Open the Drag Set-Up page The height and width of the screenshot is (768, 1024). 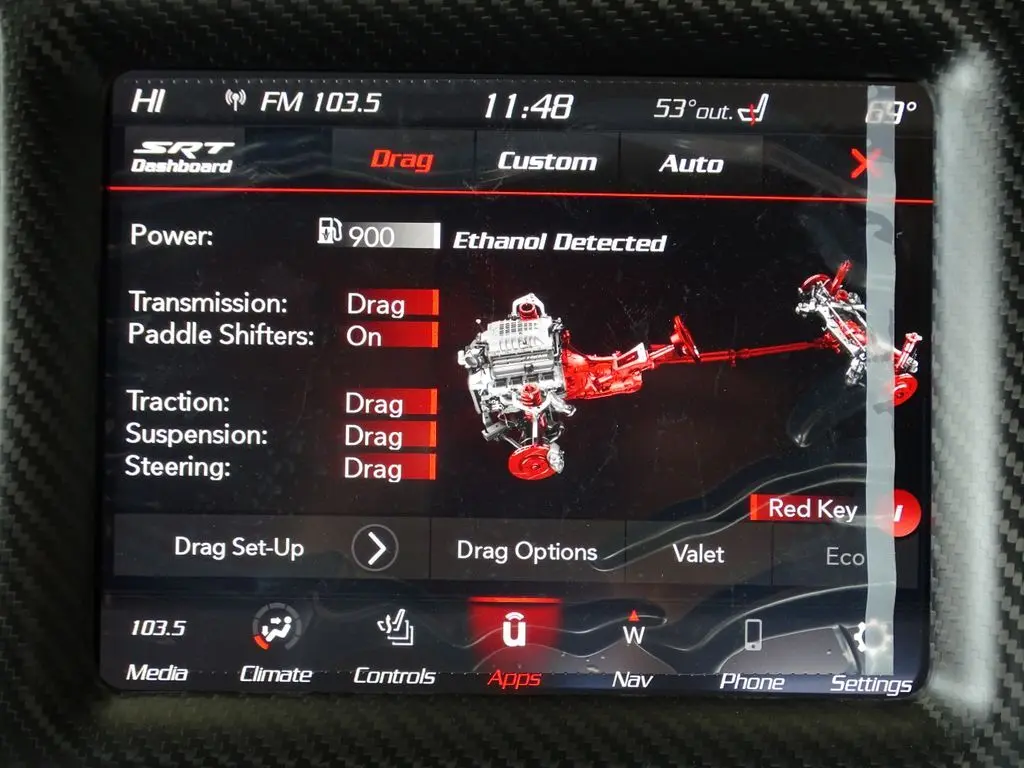point(271,547)
